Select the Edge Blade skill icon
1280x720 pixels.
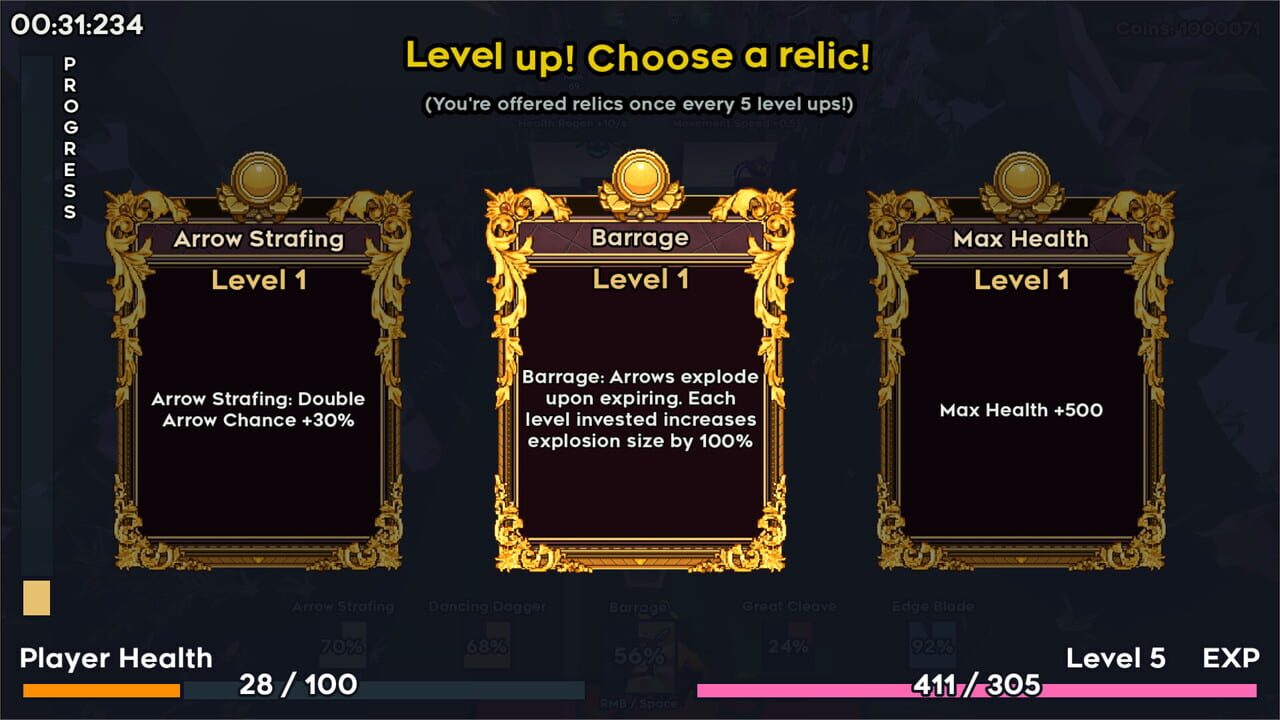pos(932,640)
